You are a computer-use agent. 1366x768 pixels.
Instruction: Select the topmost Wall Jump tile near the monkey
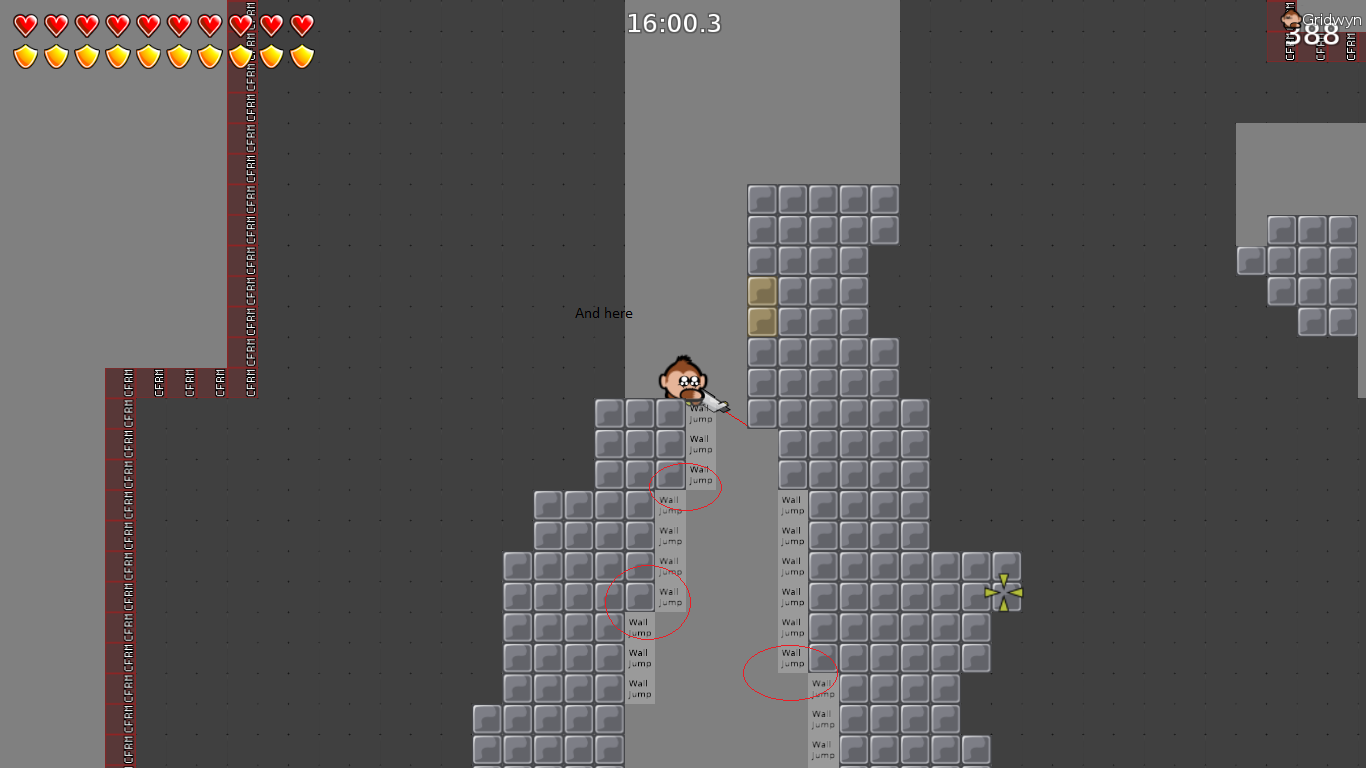tap(701, 414)
